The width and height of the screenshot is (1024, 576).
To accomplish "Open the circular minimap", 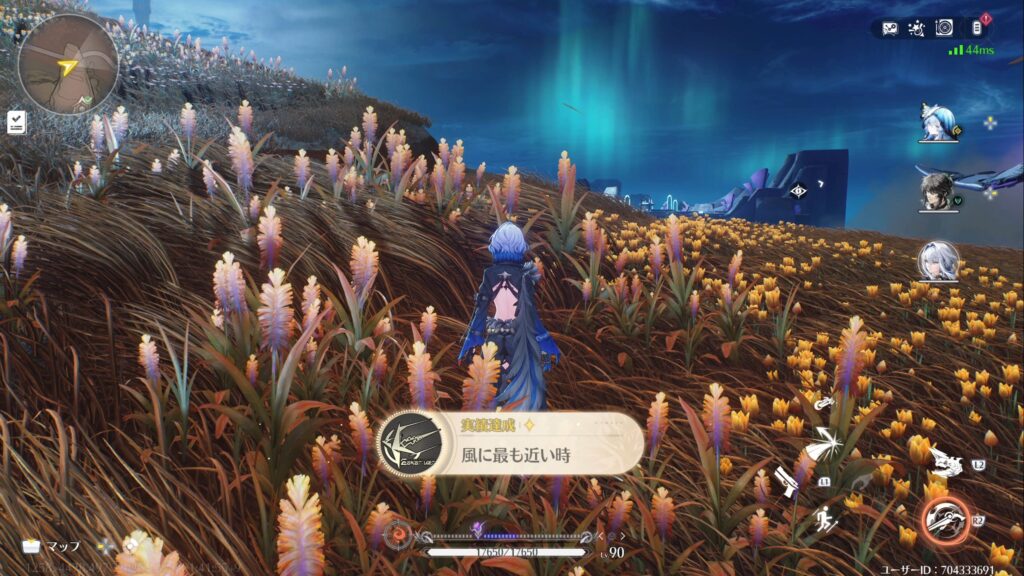I will (x=68, y=63).
